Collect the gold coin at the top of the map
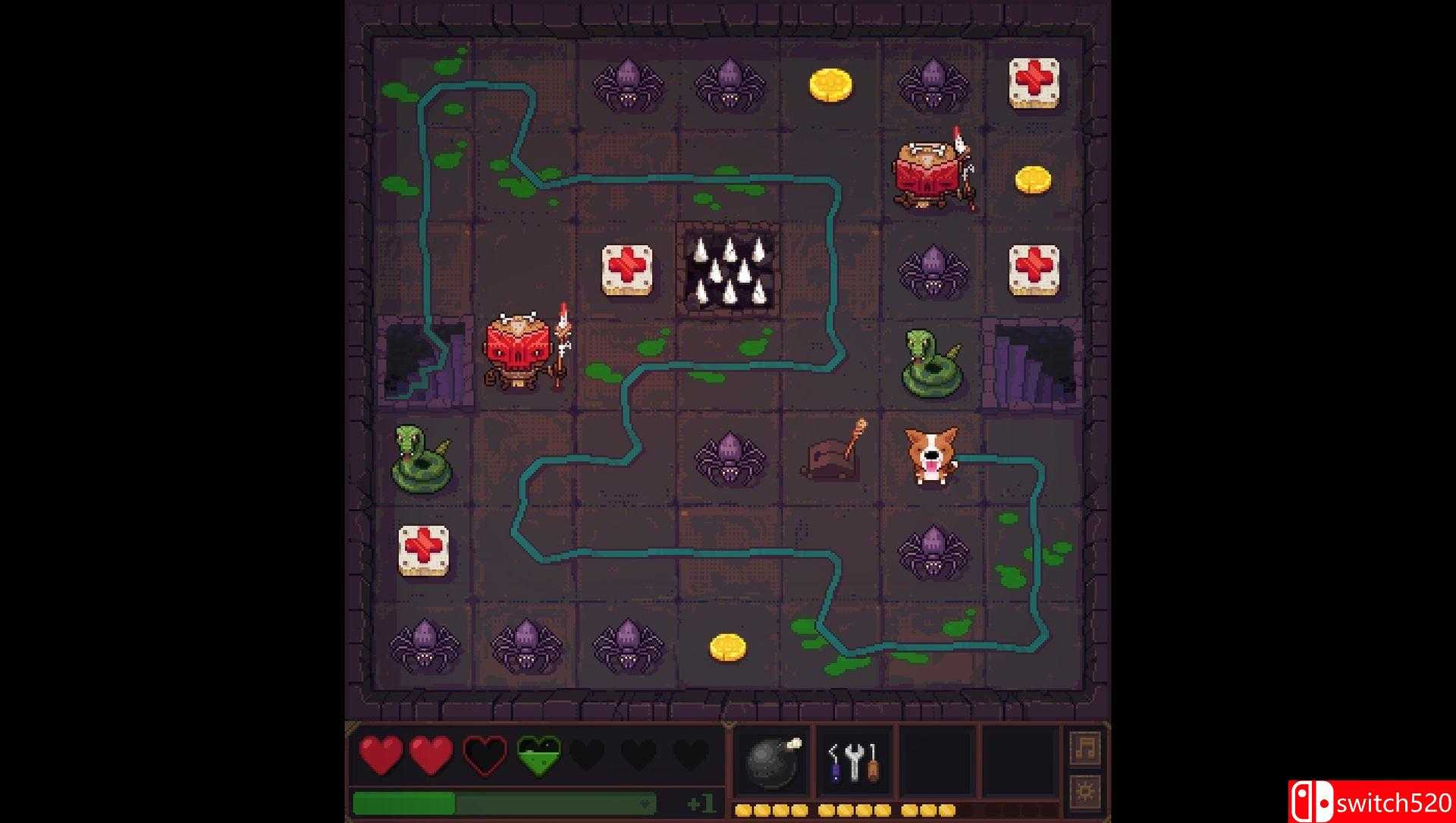 point(830,83)
